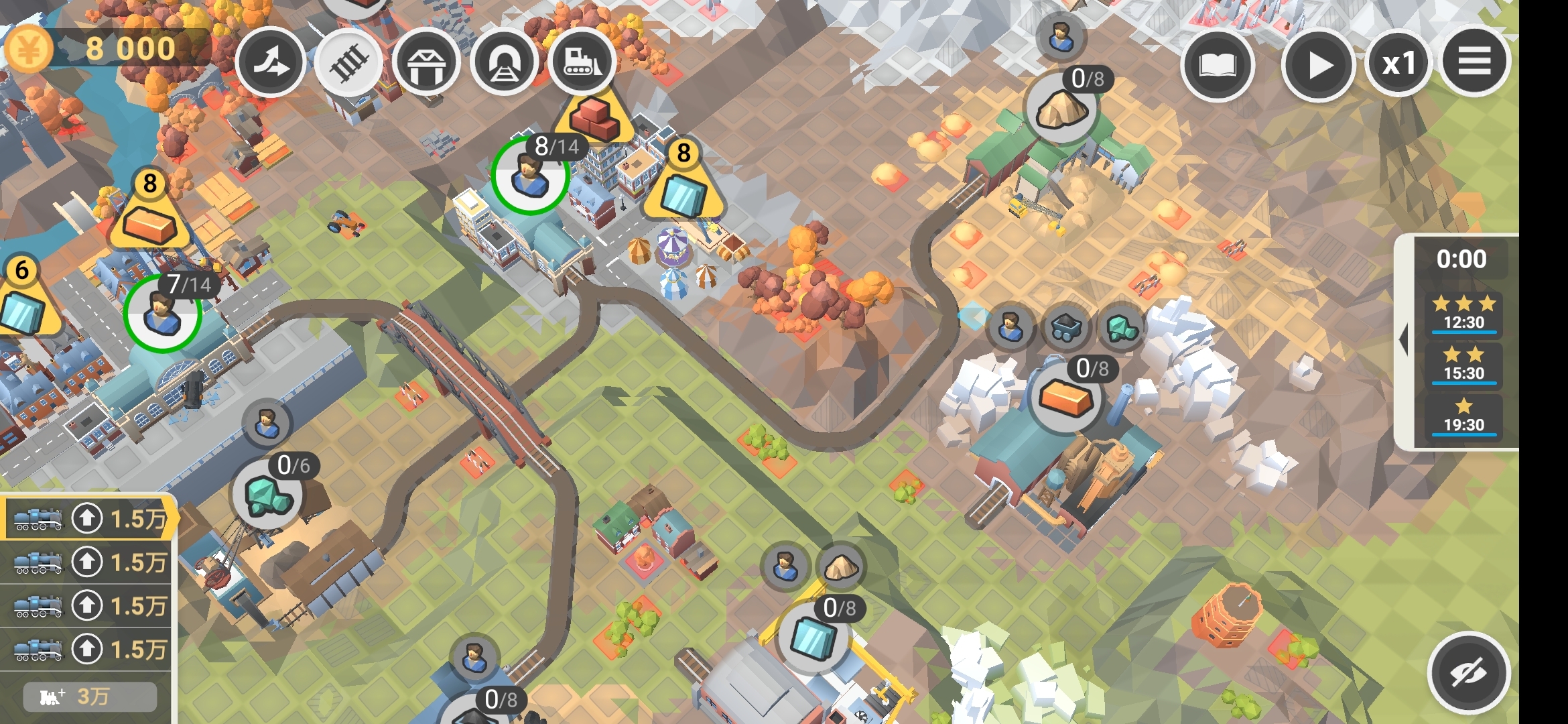Screen dimensions: 1568x724
Task: Open the hamburger main menu
Action: [1475, 62]
